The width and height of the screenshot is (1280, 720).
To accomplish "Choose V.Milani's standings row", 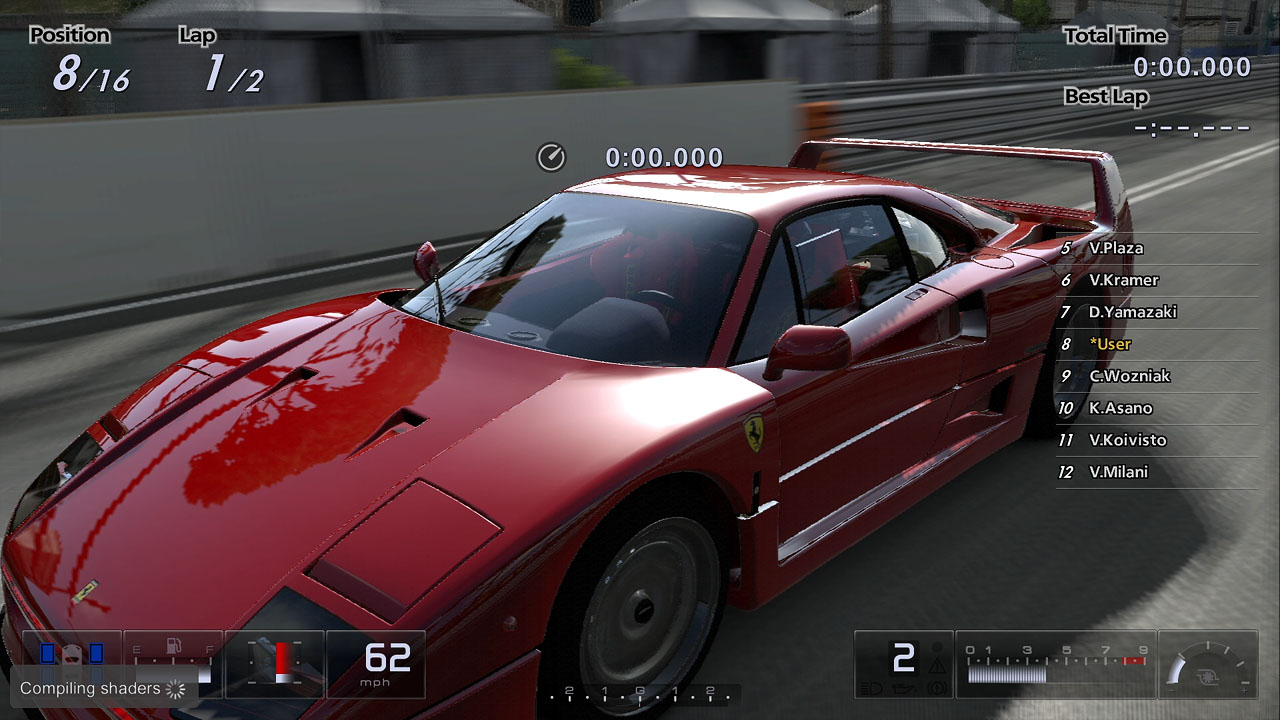I will pyautogui.click(x=1118, y=472).
